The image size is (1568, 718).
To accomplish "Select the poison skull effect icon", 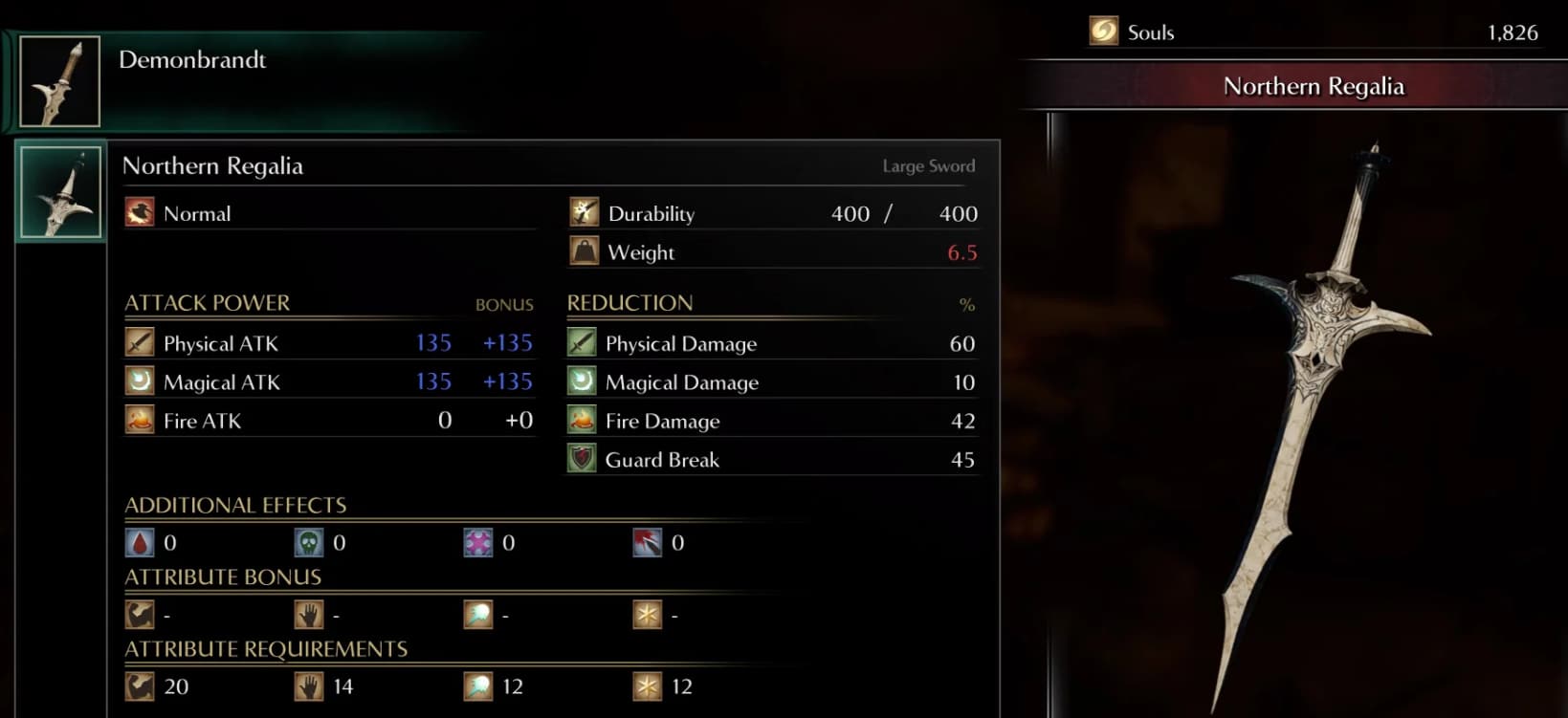I will 309,541.
